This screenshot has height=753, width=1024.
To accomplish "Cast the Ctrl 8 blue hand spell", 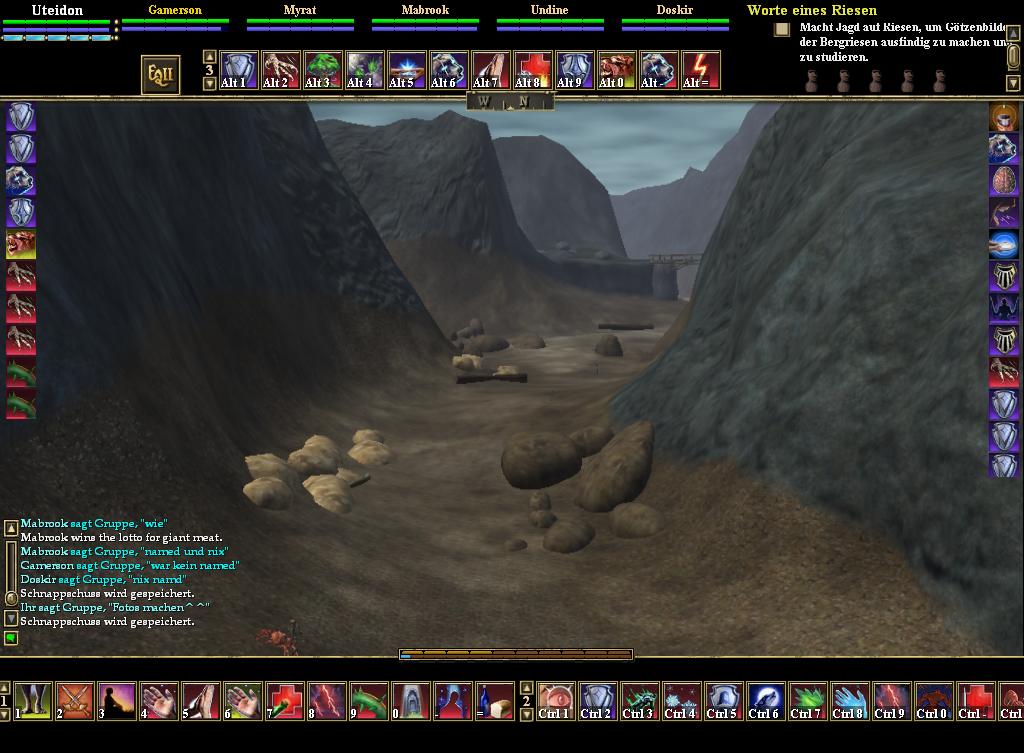I will point(850,701).
